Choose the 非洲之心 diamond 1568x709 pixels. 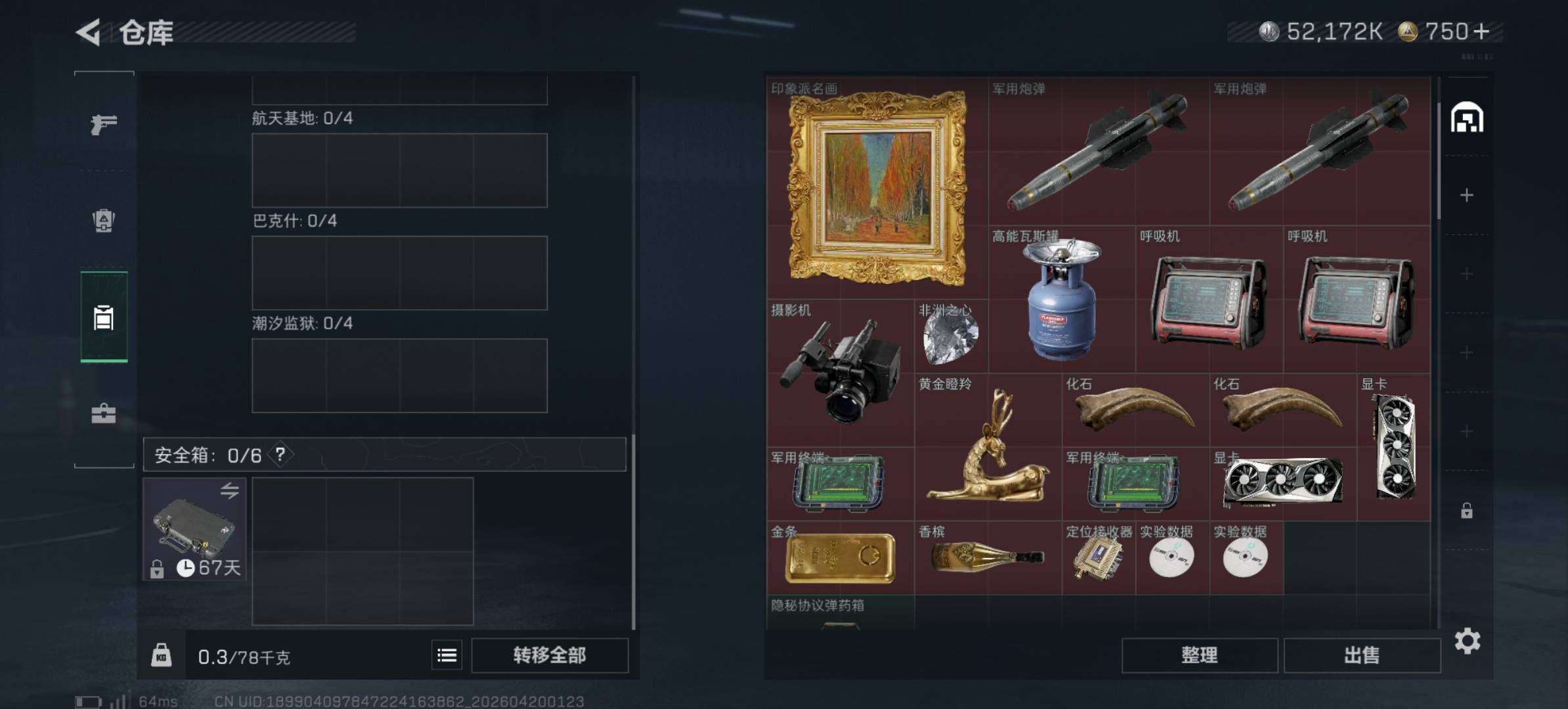[951, 336]
